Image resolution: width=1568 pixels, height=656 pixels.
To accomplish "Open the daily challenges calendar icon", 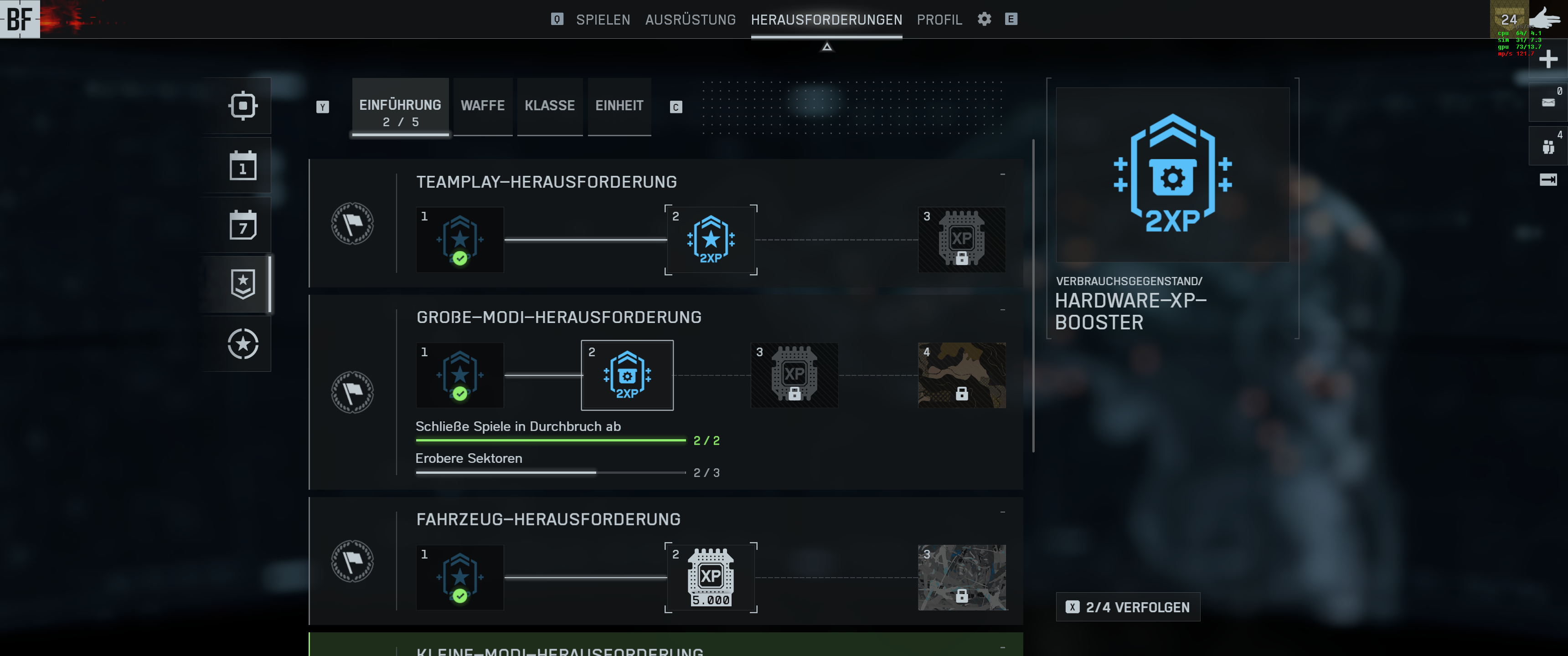I will [x=243, y=165].
